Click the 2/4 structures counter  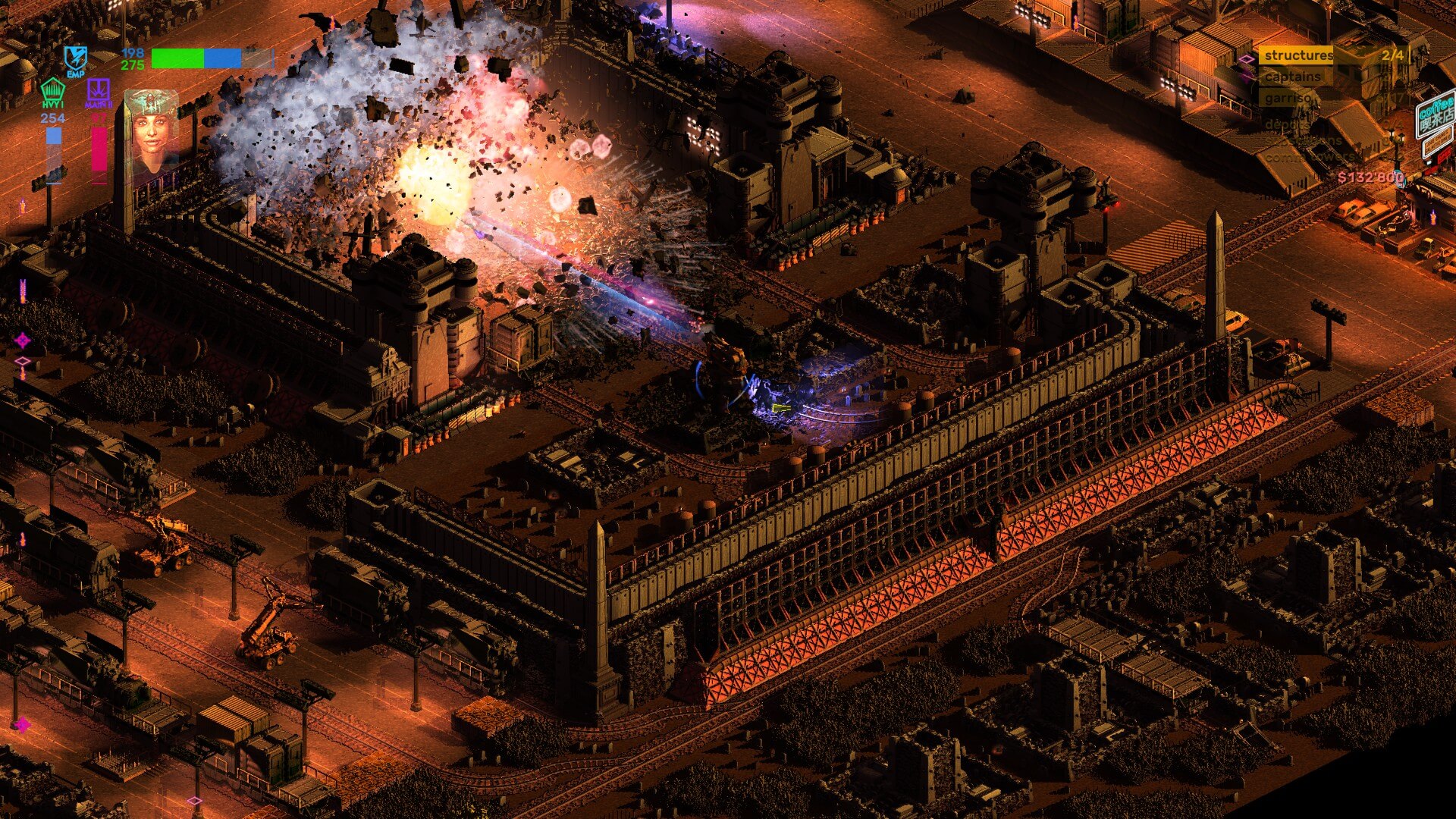pyautogui.click(x=1393, y=55)
